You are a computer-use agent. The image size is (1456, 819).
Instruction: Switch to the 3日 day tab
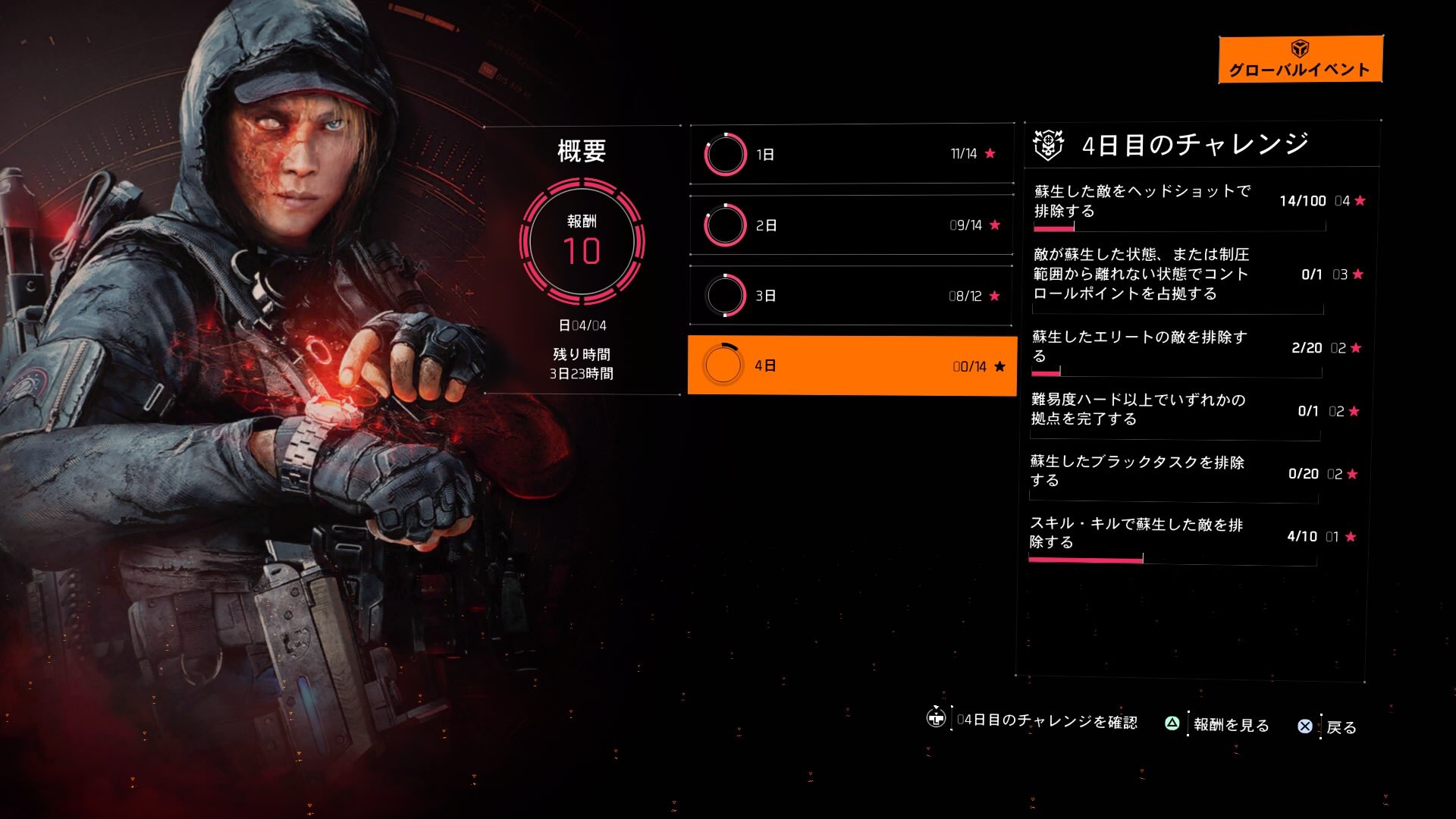[x=851, y=296]
